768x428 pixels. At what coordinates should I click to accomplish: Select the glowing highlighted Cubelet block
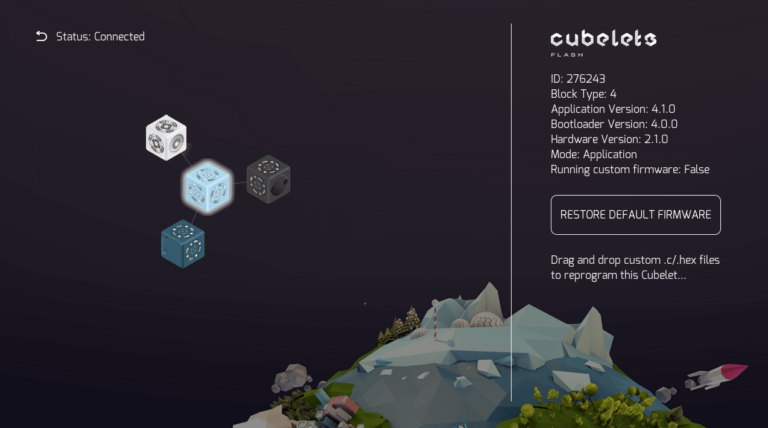click(x=207, y=186)
